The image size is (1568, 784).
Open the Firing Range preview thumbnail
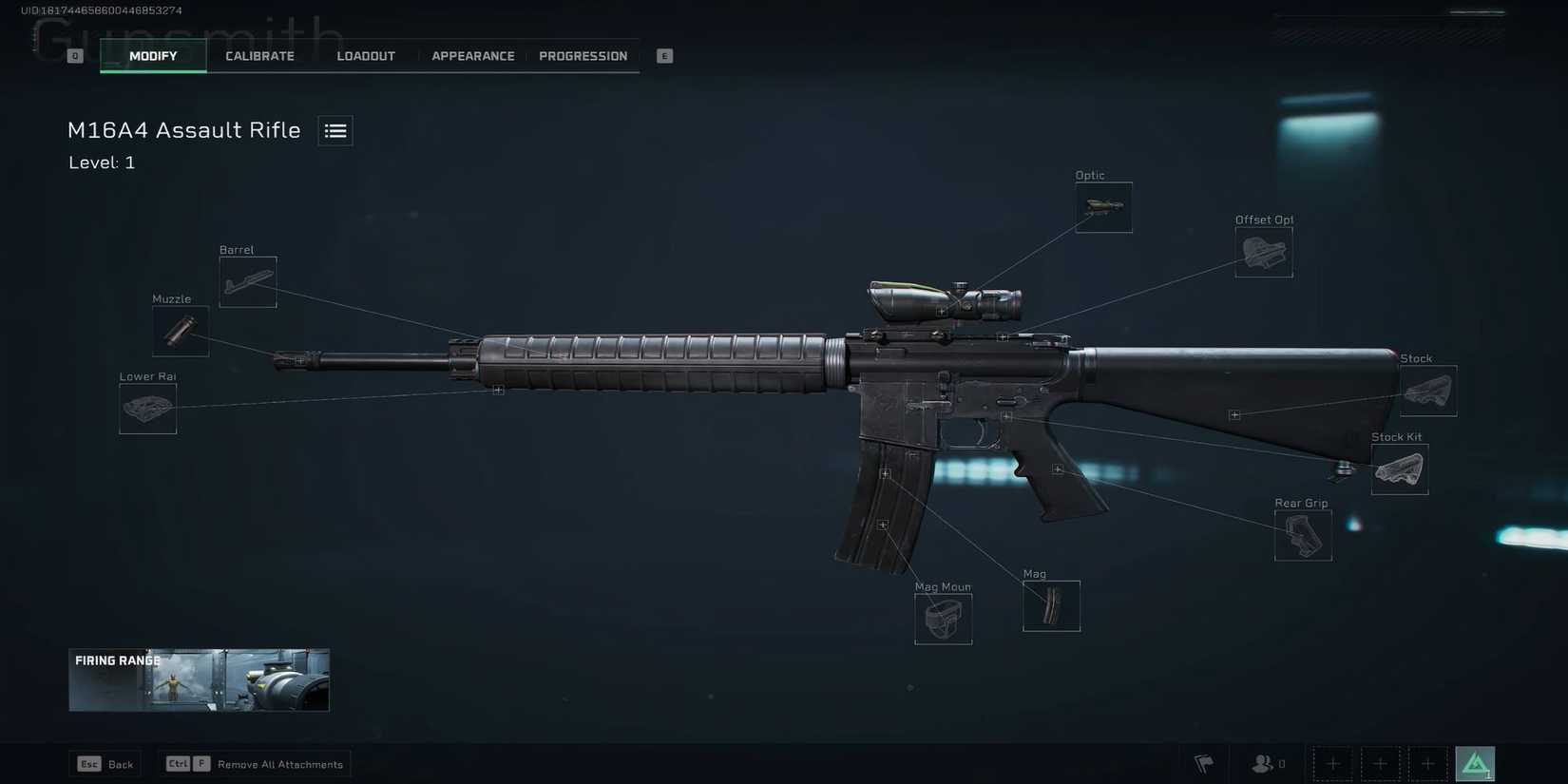tap(198, 679)
